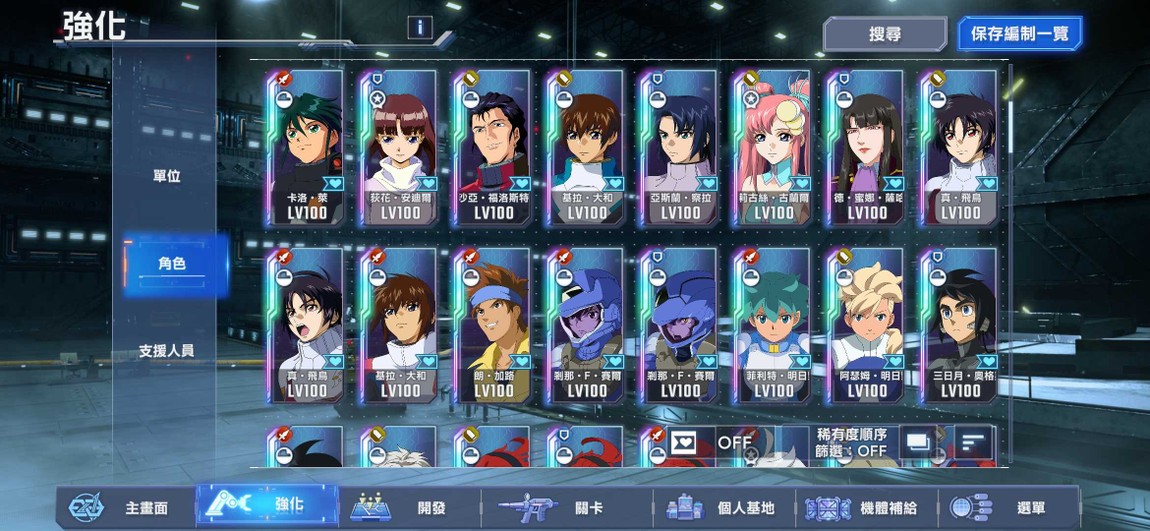Screen dimensions: 1150x531
Task: Toggle the heart favorites filter showing OFF
Action: pos(711,441)
